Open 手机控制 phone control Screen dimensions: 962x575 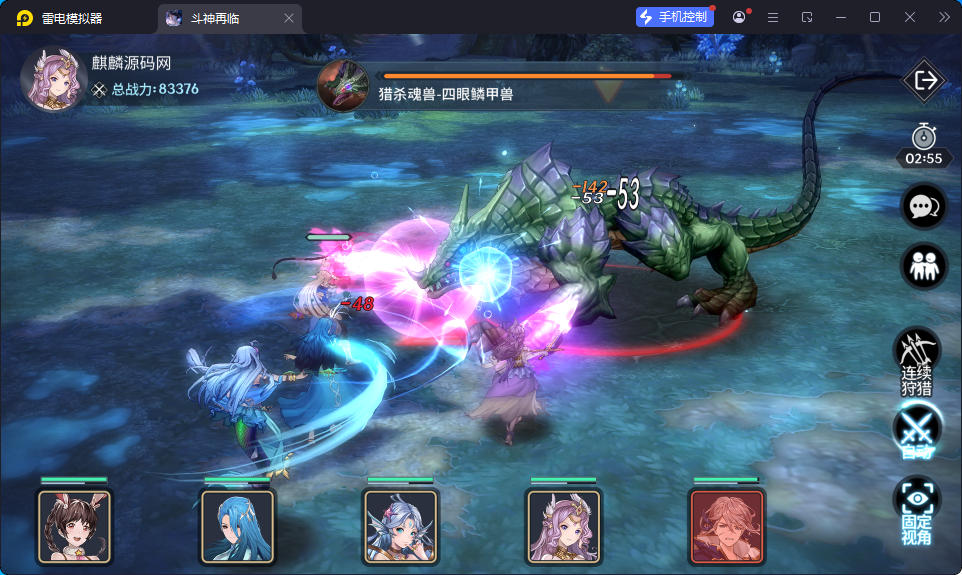coord(674,17)
